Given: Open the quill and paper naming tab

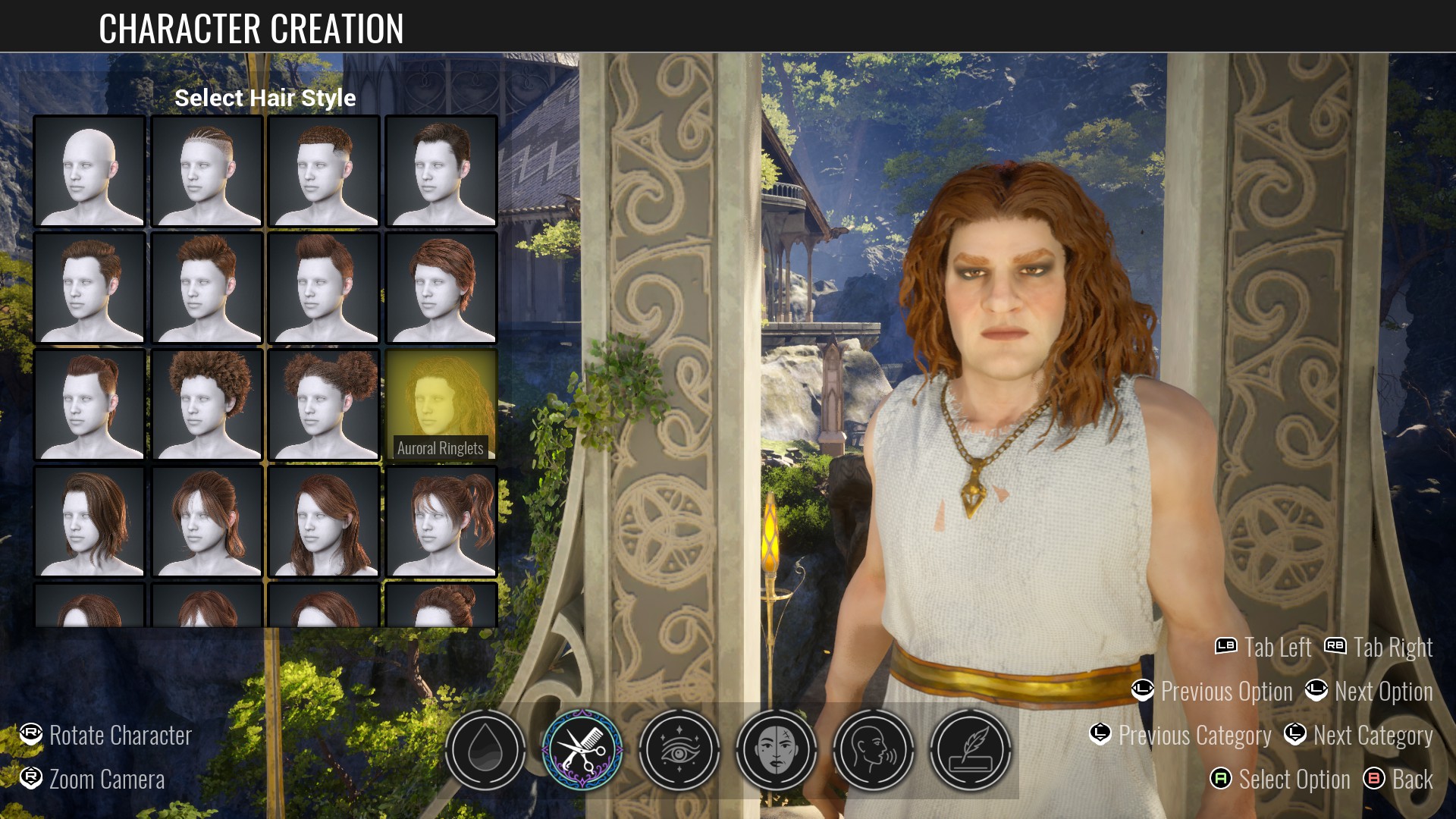Looking at the screenshot, I should point(971,750).
